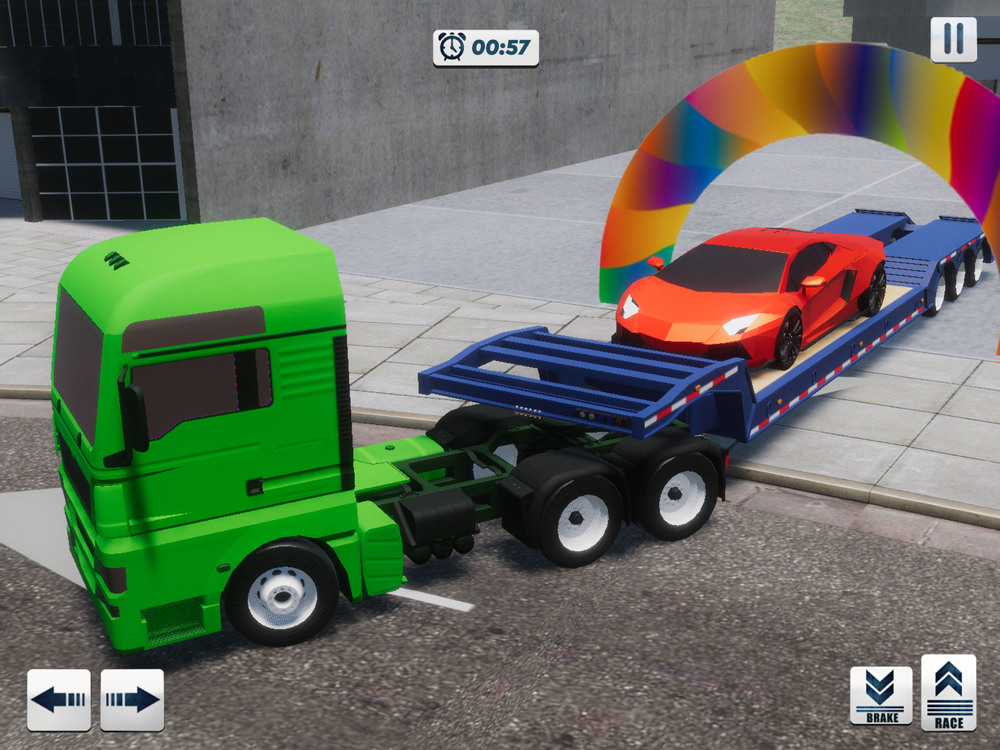Pause the game with the pause button
The width and height of the screenshot is (1000, 750).
(x=953, y=39)
